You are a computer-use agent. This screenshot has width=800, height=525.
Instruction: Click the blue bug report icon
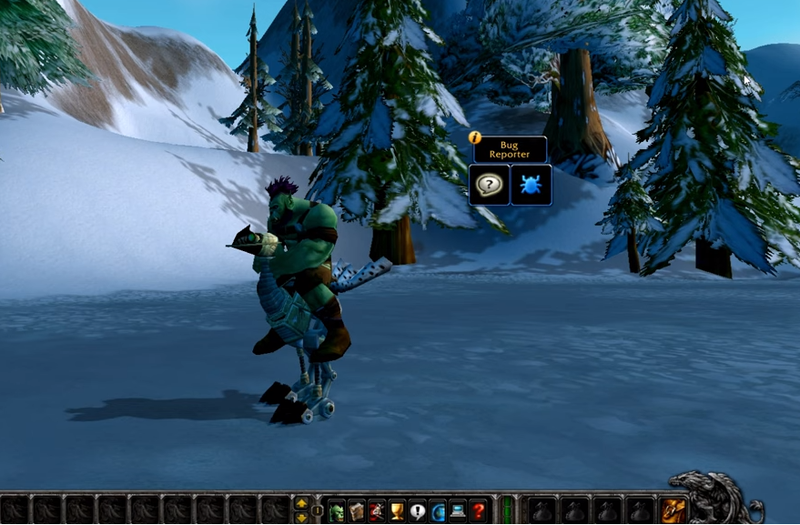point(531,185)
